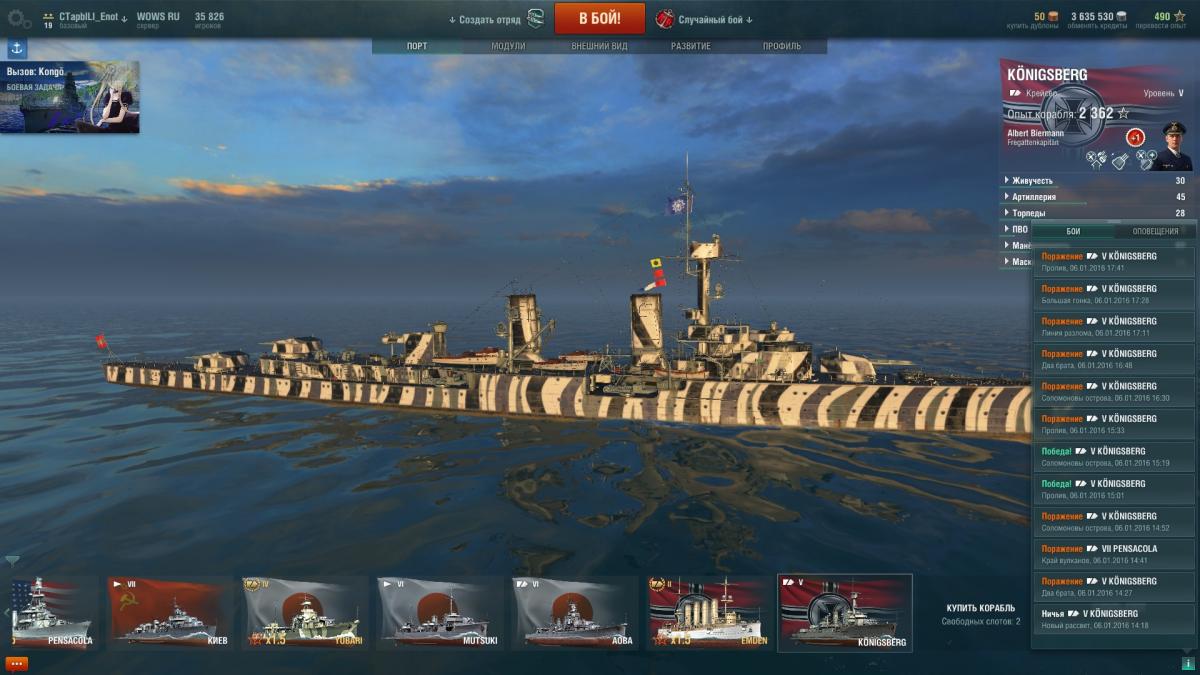Click Купить корабль to buy a ship
Viewport: 1200px width, 675px height.
(980, 608)
